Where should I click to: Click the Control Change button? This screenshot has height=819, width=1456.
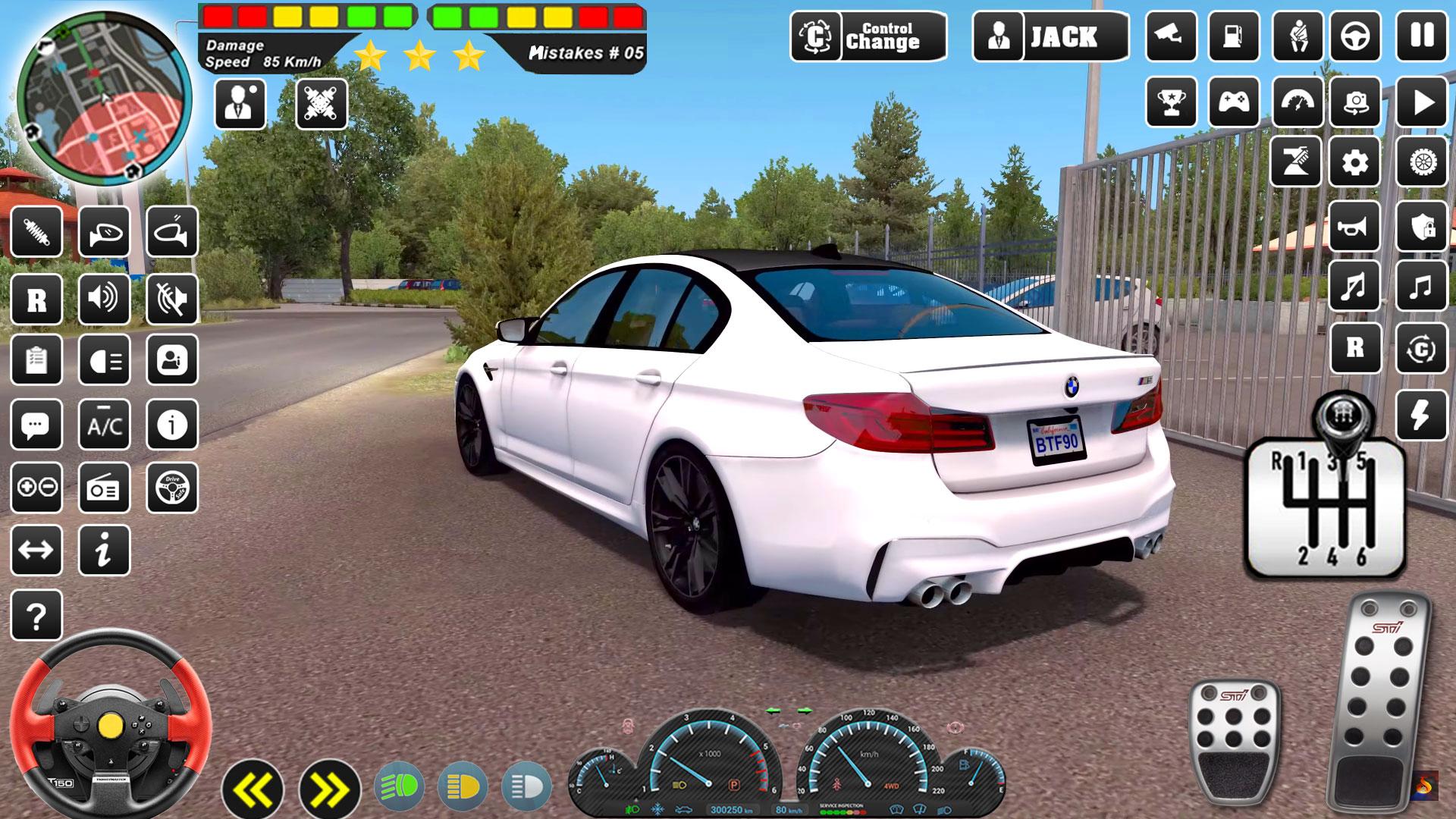pos(868,36)
